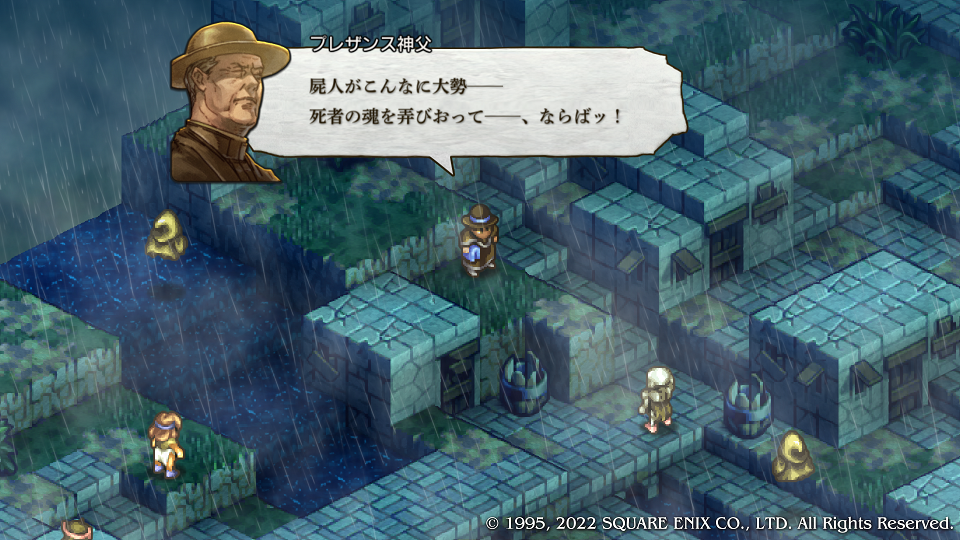
Task: Select the speaker portrait with the hat
Action: pyautogui.click(x=224, y=100)
